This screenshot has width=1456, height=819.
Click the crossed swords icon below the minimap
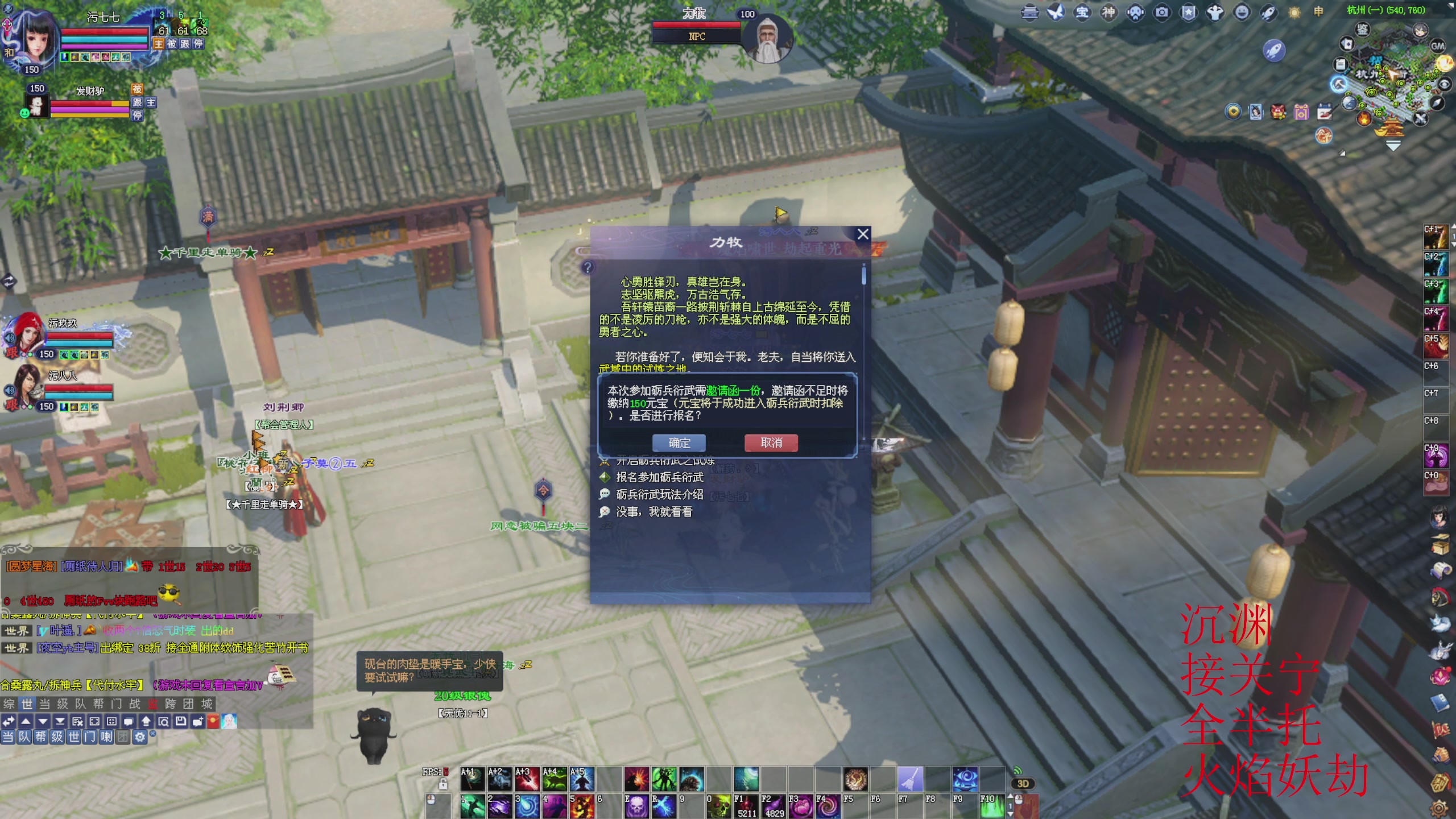(x=1420, y=119)
